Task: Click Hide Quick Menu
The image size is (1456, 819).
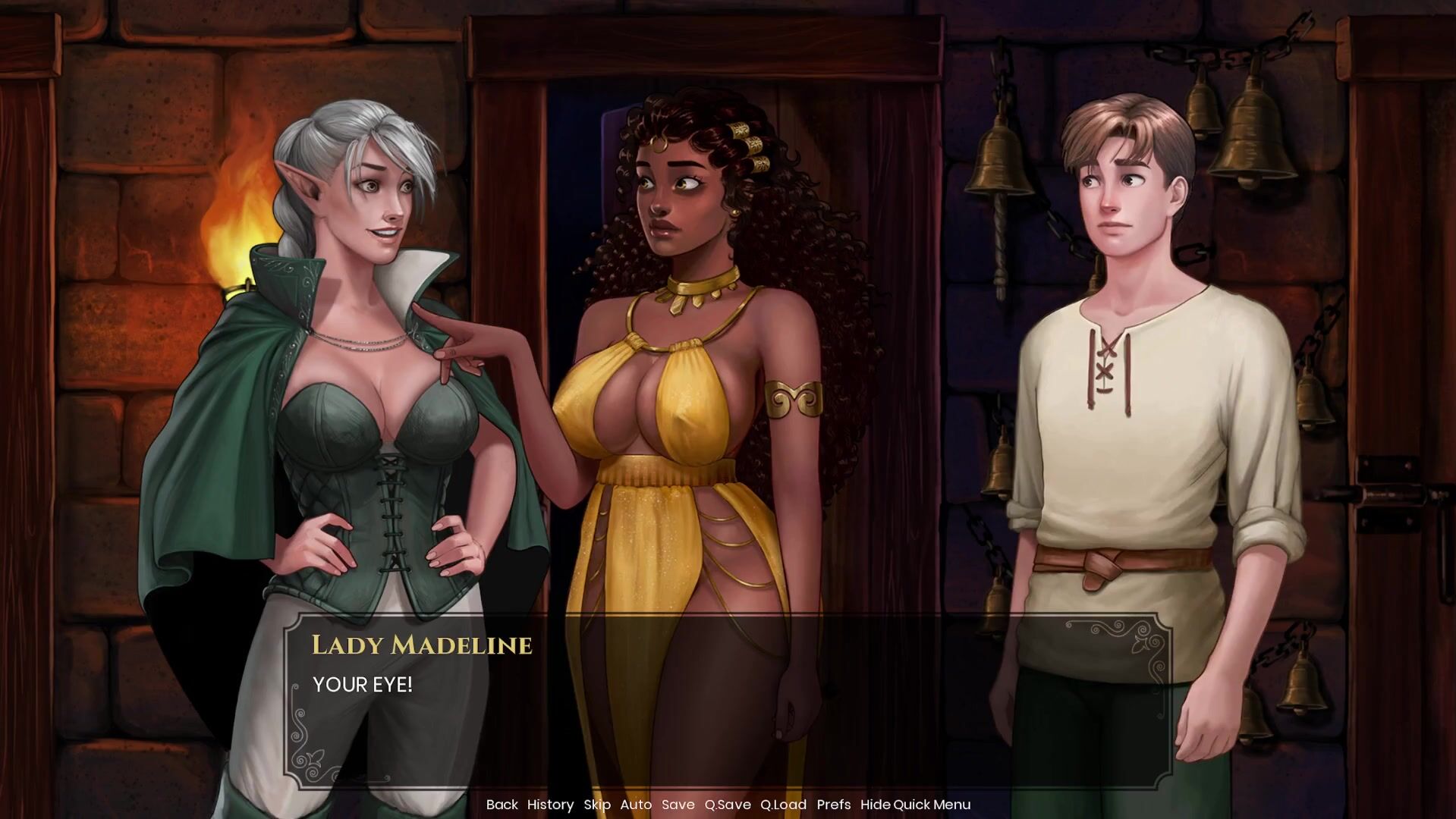Action: [915, 805]
